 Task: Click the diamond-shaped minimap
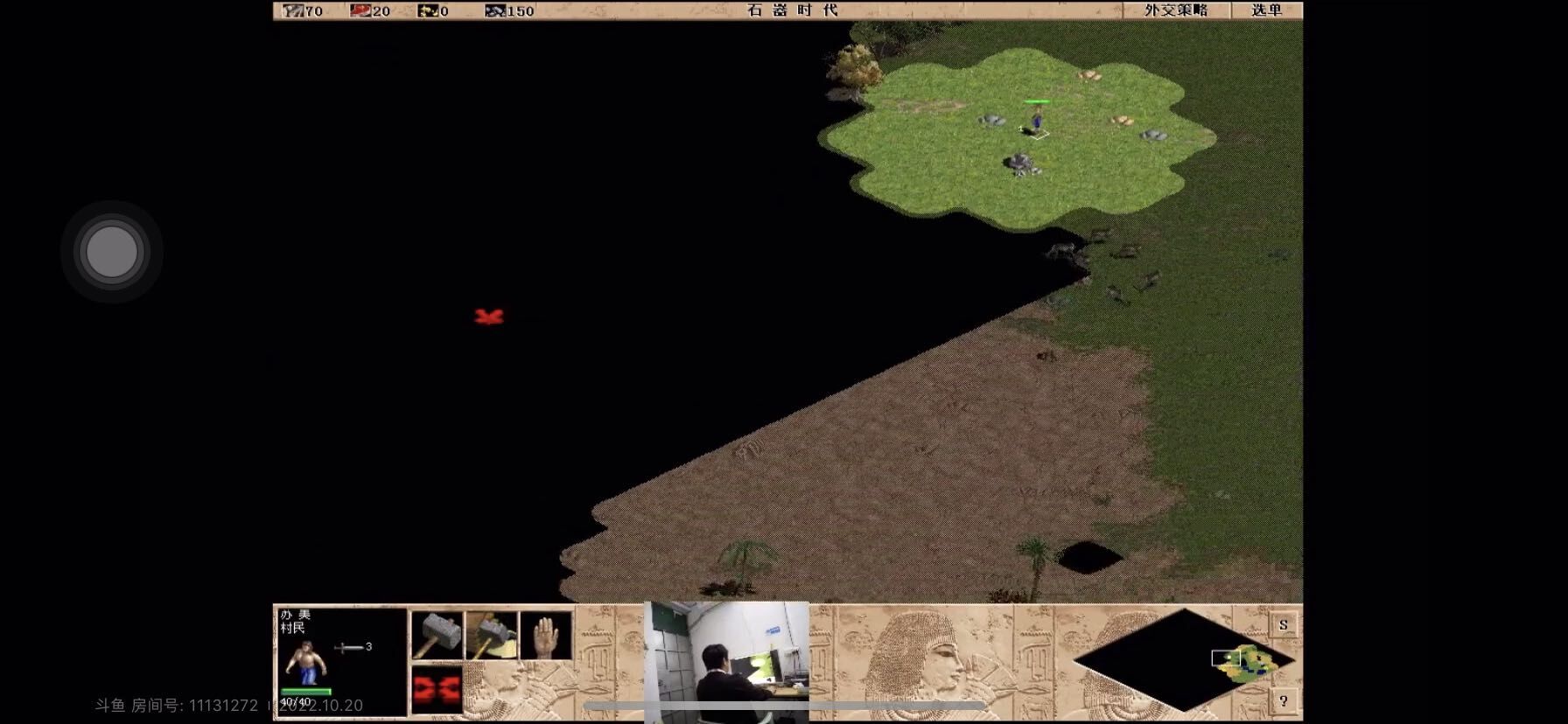pos(1184,660)
